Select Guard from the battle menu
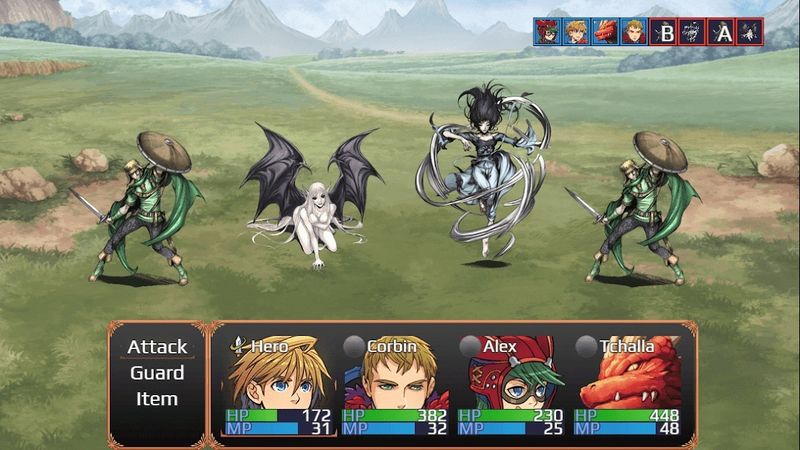This screenshot has width=800, height=450. coord(157,373)
